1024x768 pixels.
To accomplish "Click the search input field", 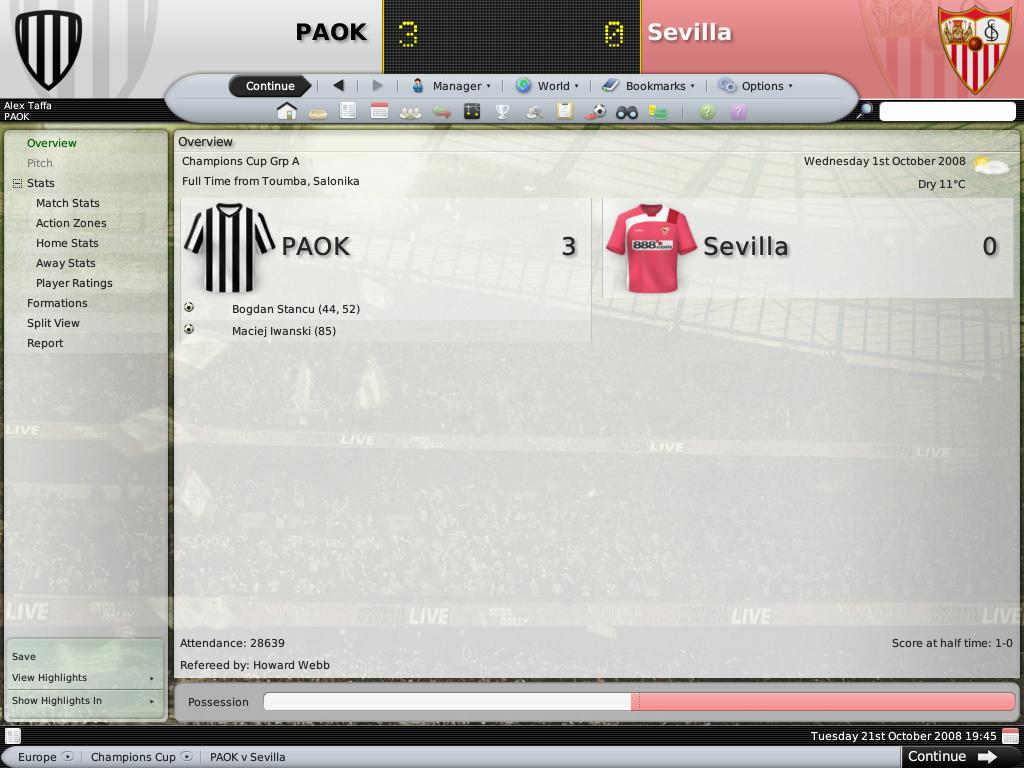I will point(946,112).
